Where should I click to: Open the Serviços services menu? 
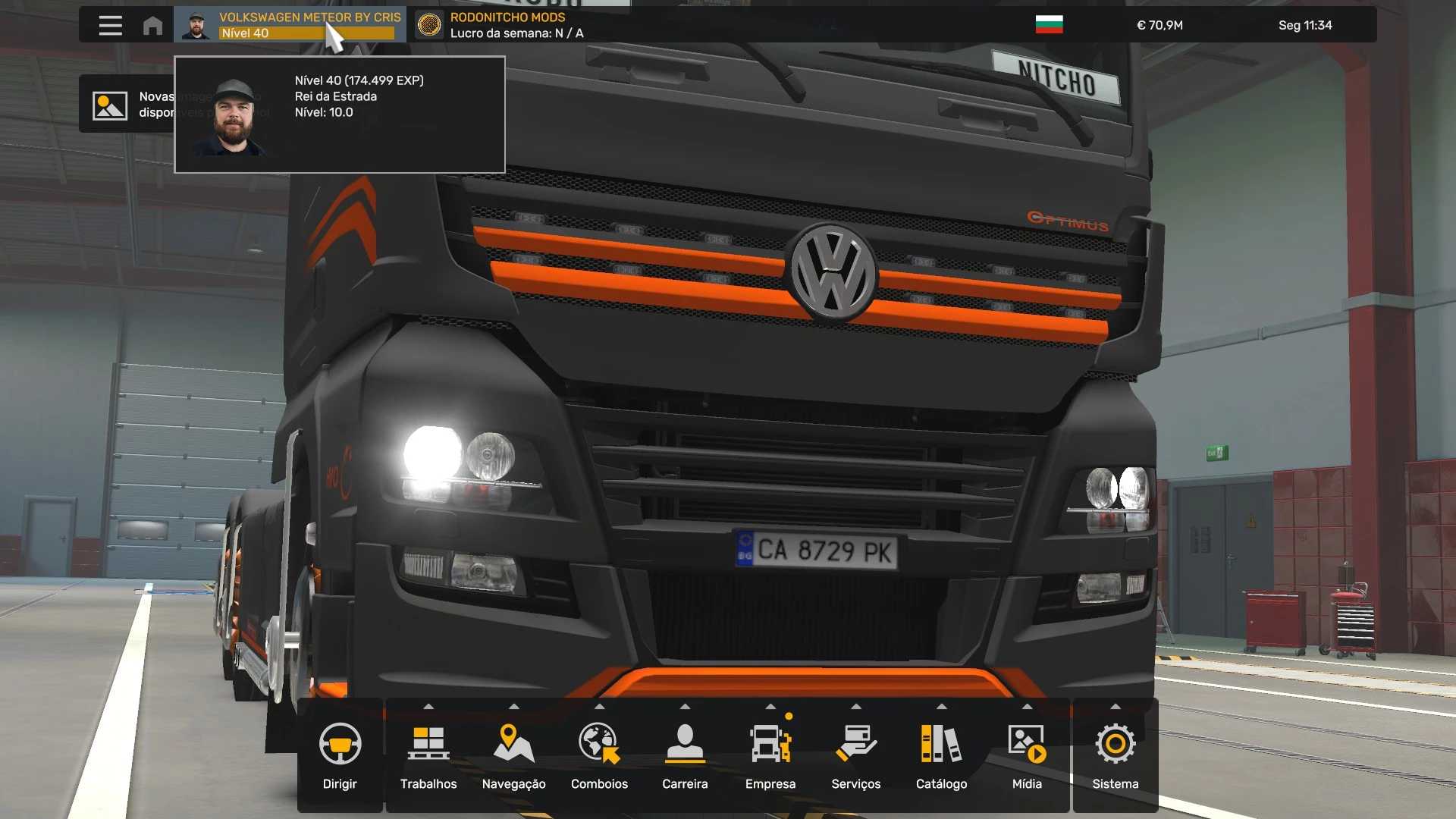tap(855, 755)
